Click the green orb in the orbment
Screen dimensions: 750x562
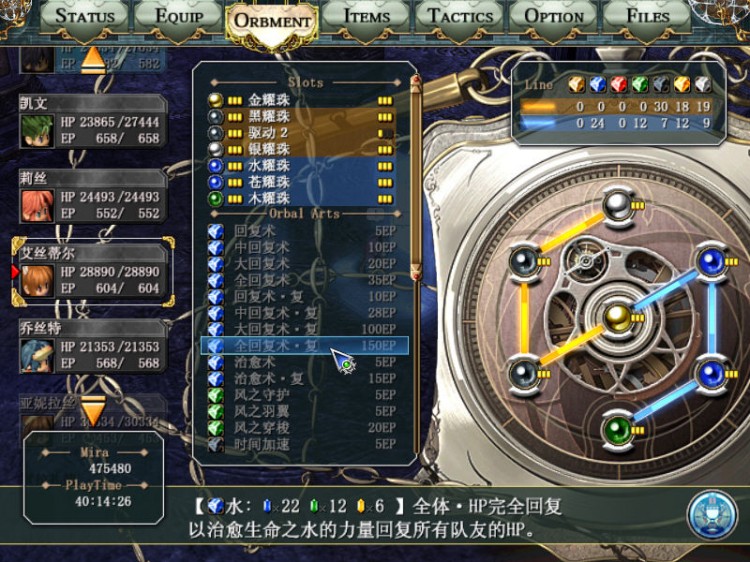click(x=617, y=431)
